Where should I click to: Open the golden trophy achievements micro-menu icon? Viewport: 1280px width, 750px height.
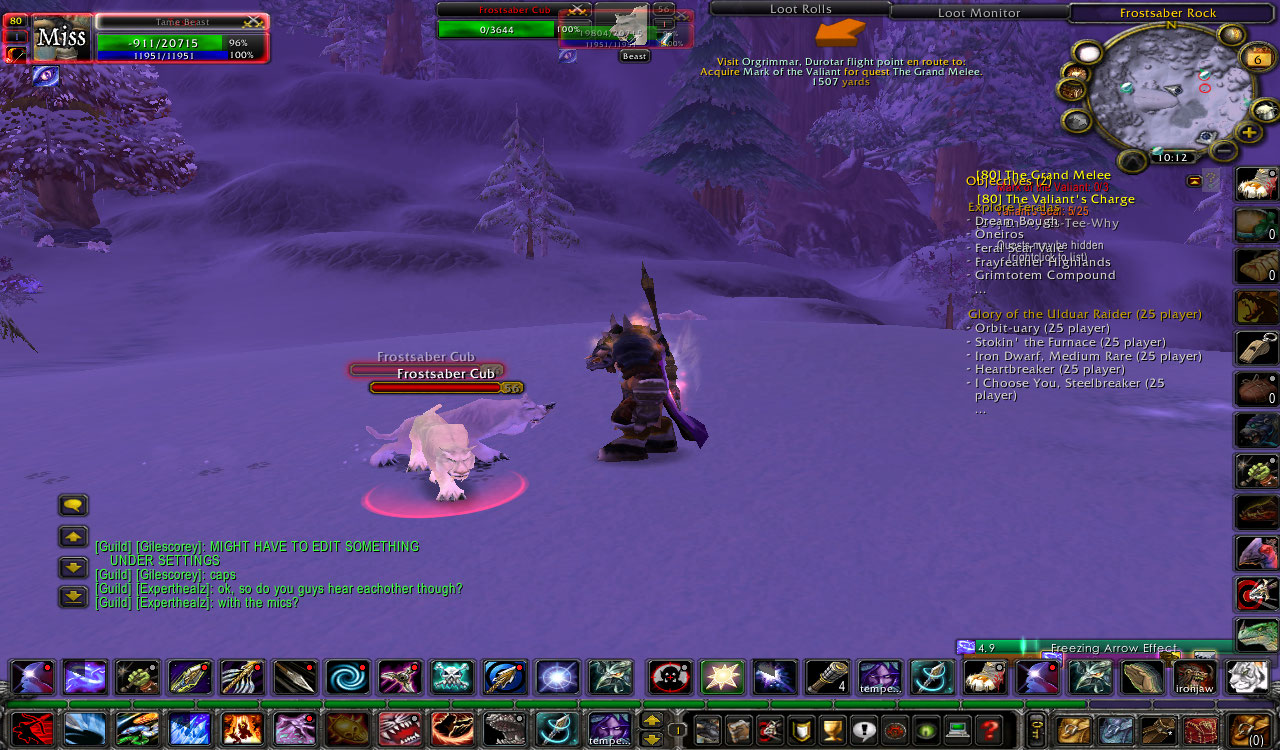pyautogui.click(x=832, y=730)
